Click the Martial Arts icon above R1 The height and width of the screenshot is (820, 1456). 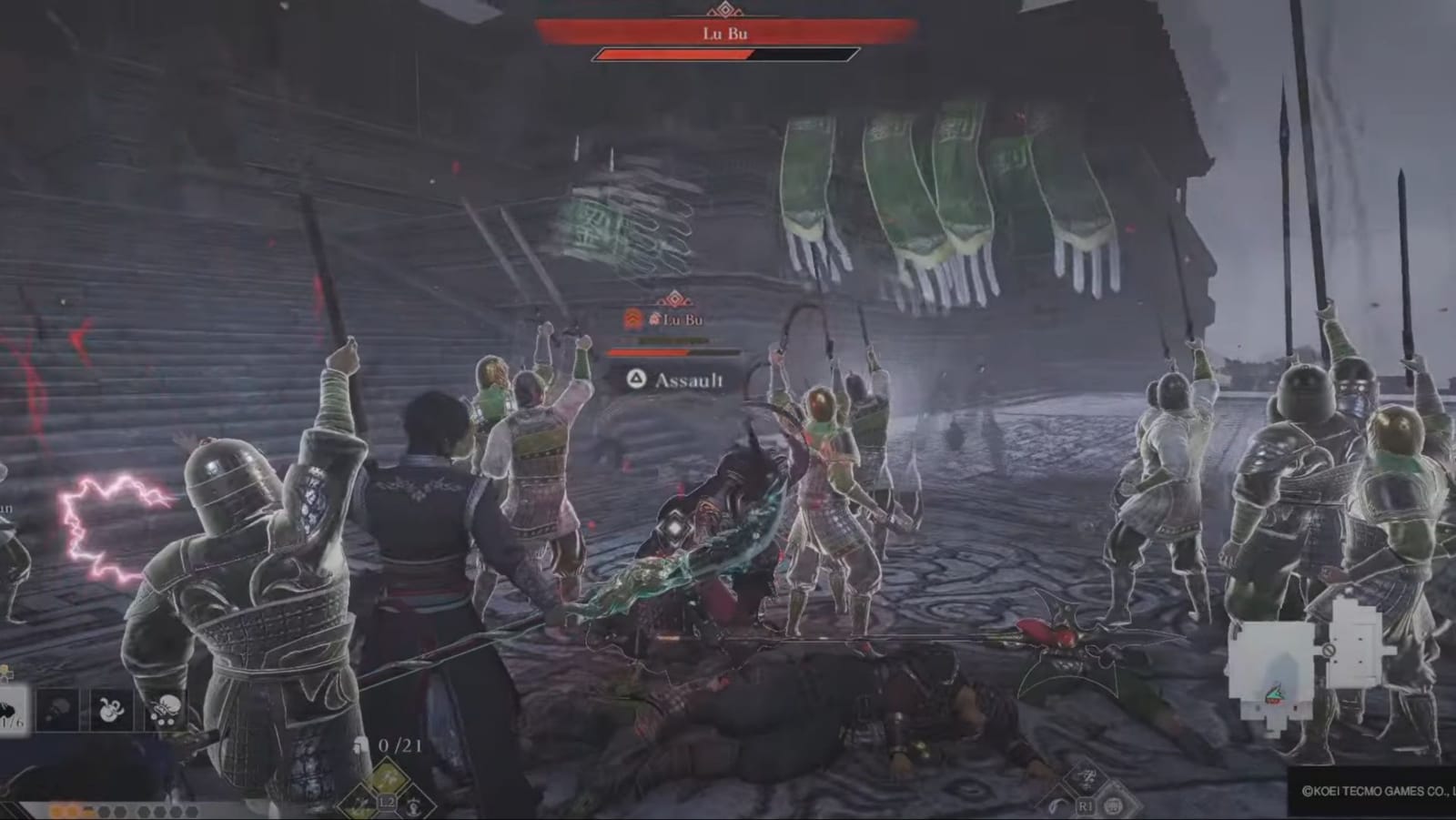(1085, 777)
